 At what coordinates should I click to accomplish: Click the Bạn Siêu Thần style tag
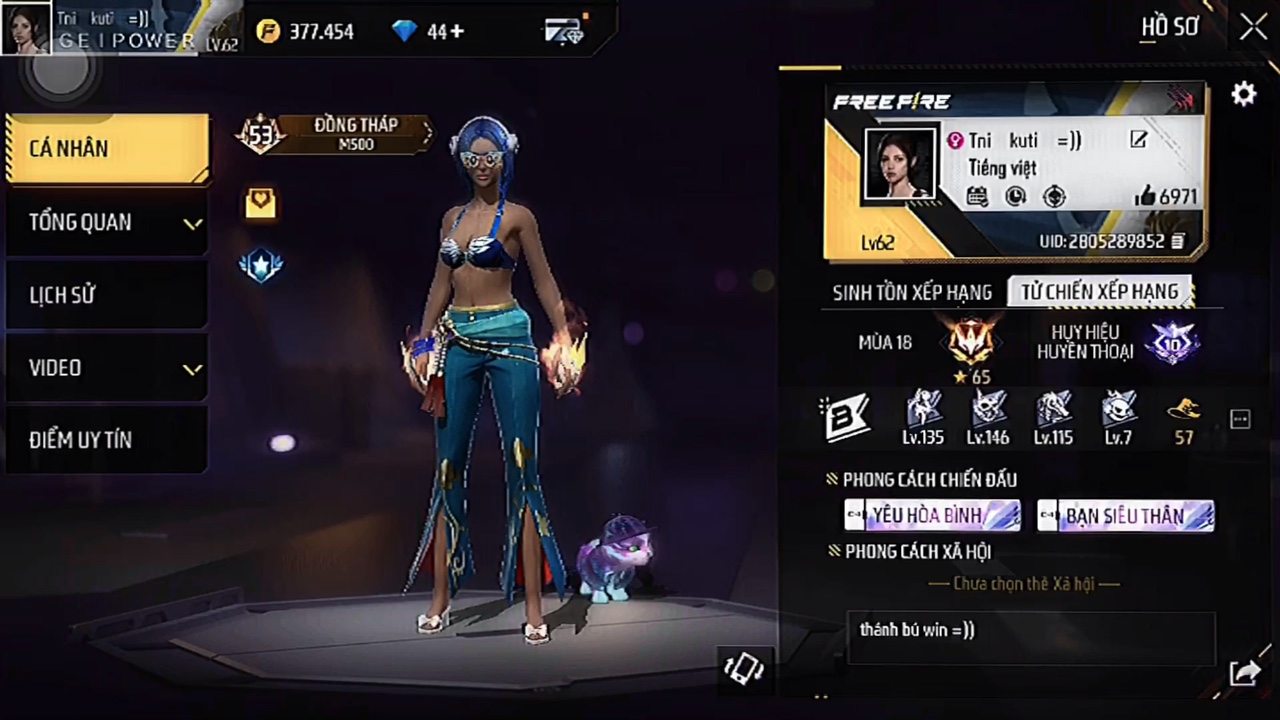1125,516
